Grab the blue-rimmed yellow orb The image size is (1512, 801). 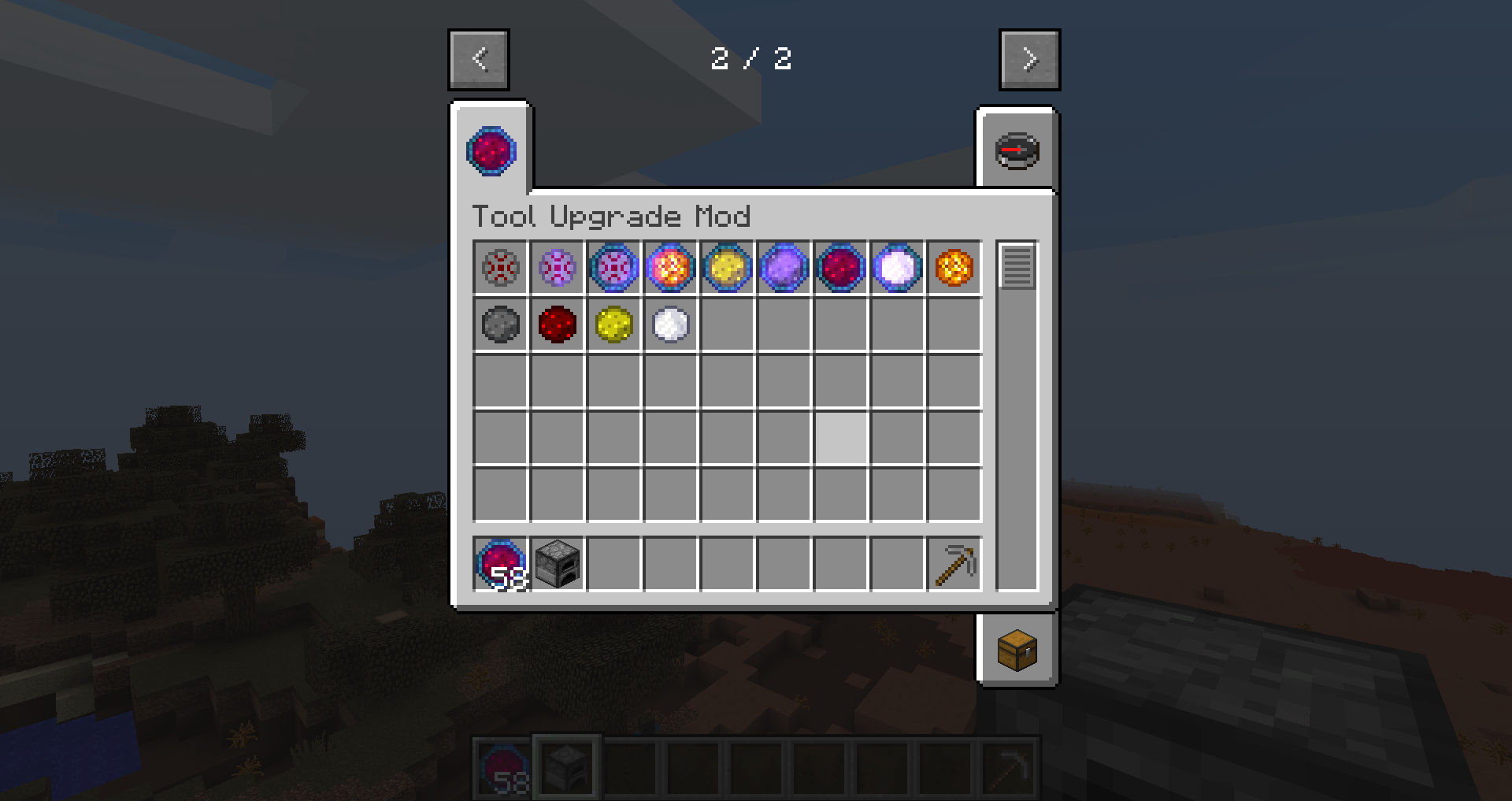point(727,268)
